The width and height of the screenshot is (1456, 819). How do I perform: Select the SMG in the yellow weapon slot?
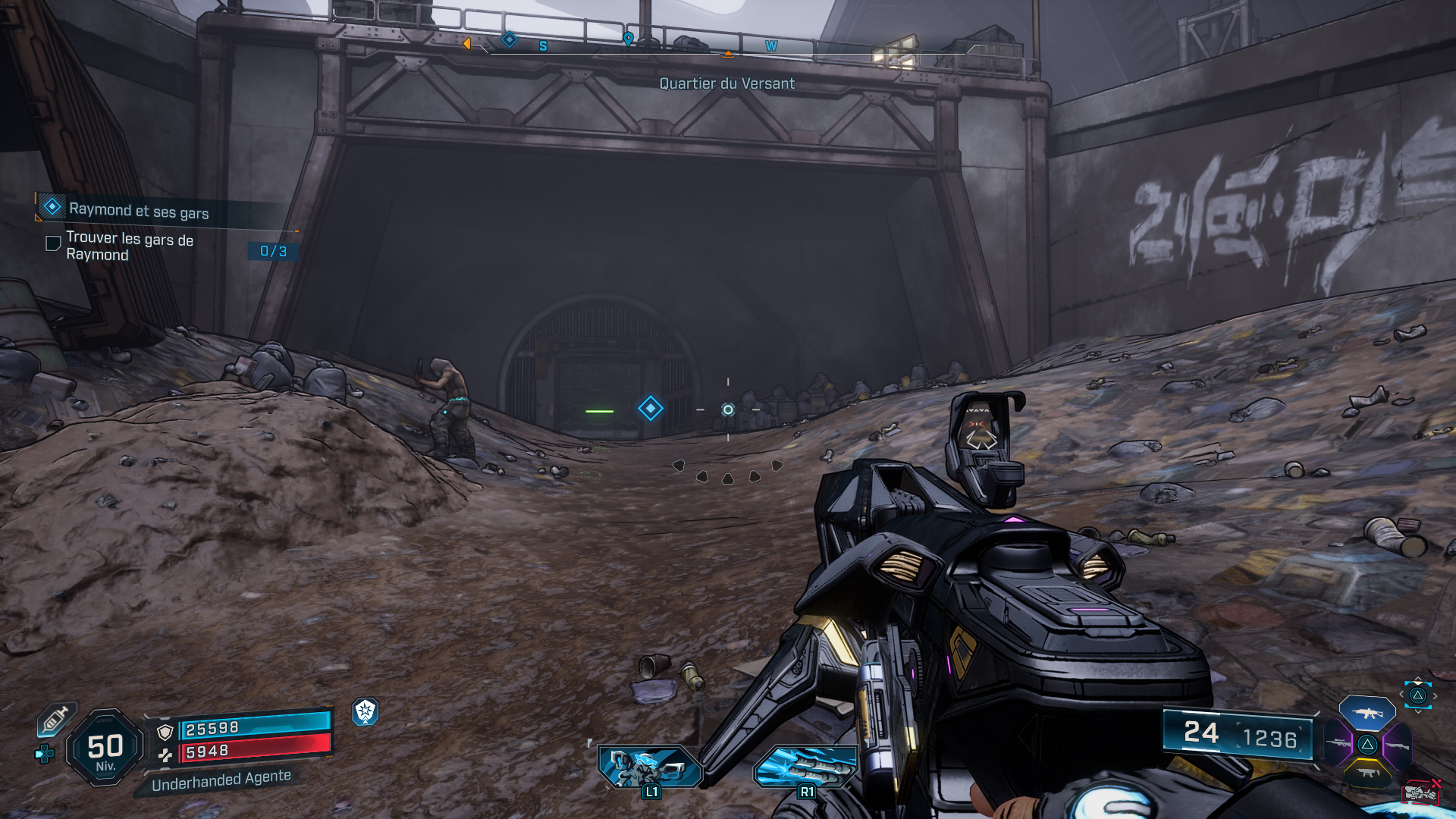click(1370, 772)
